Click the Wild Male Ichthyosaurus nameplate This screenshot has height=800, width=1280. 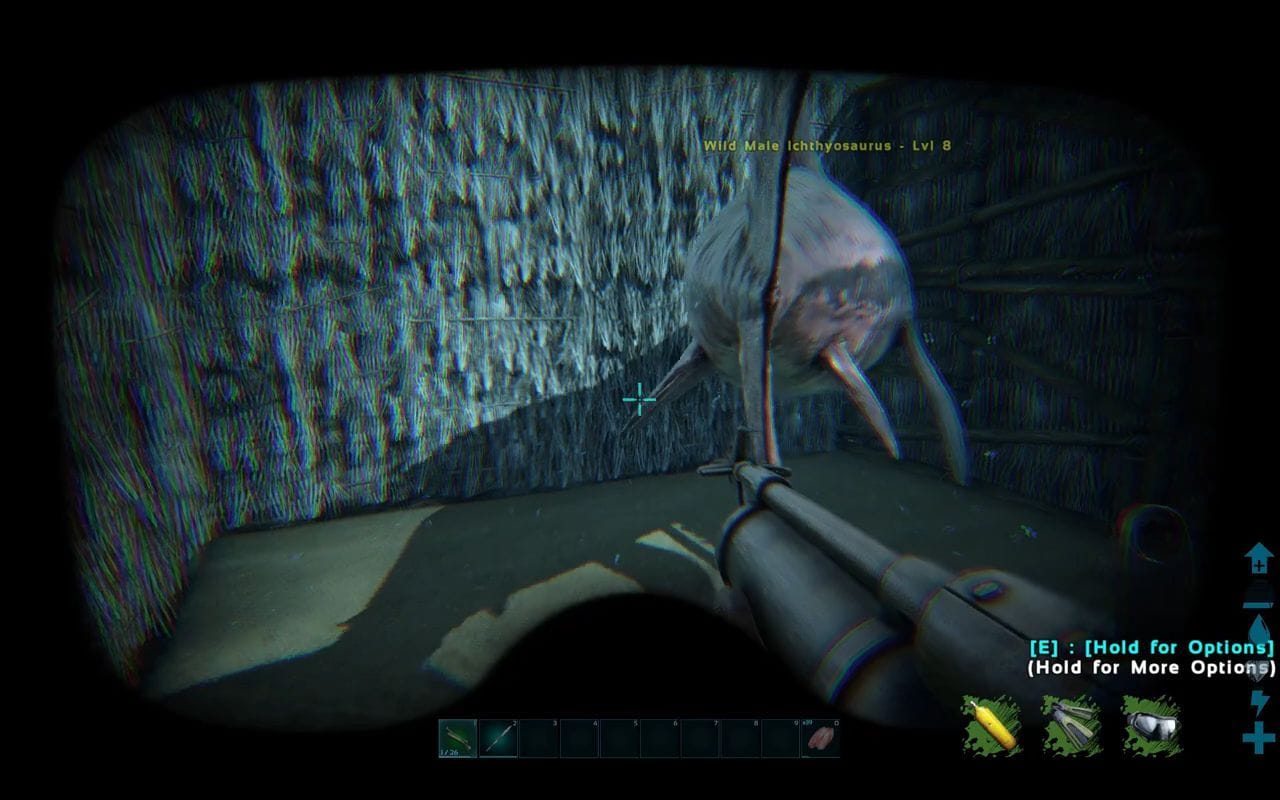[x=827, y=145]
